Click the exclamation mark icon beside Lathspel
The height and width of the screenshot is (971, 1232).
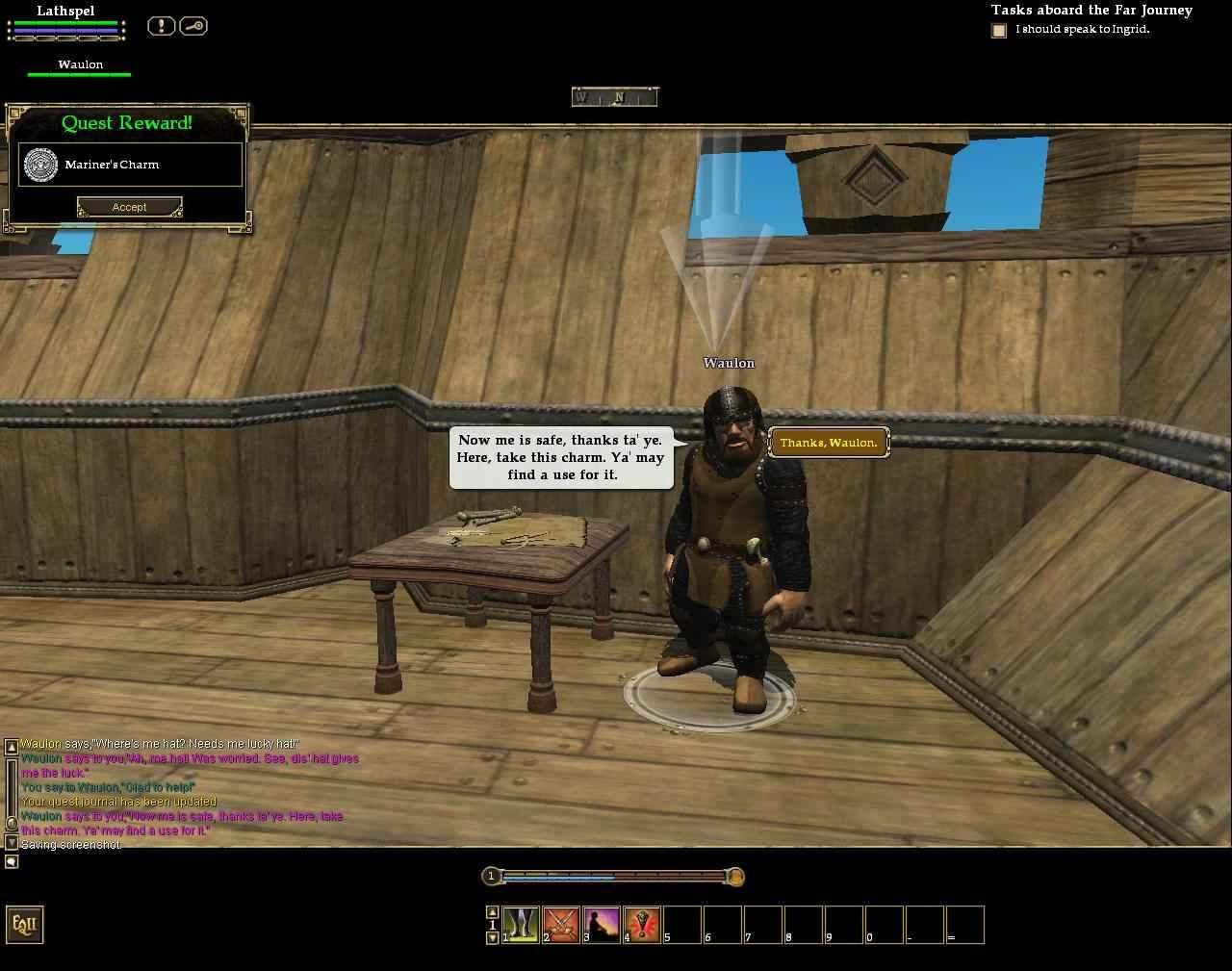(x=161, y=26)
